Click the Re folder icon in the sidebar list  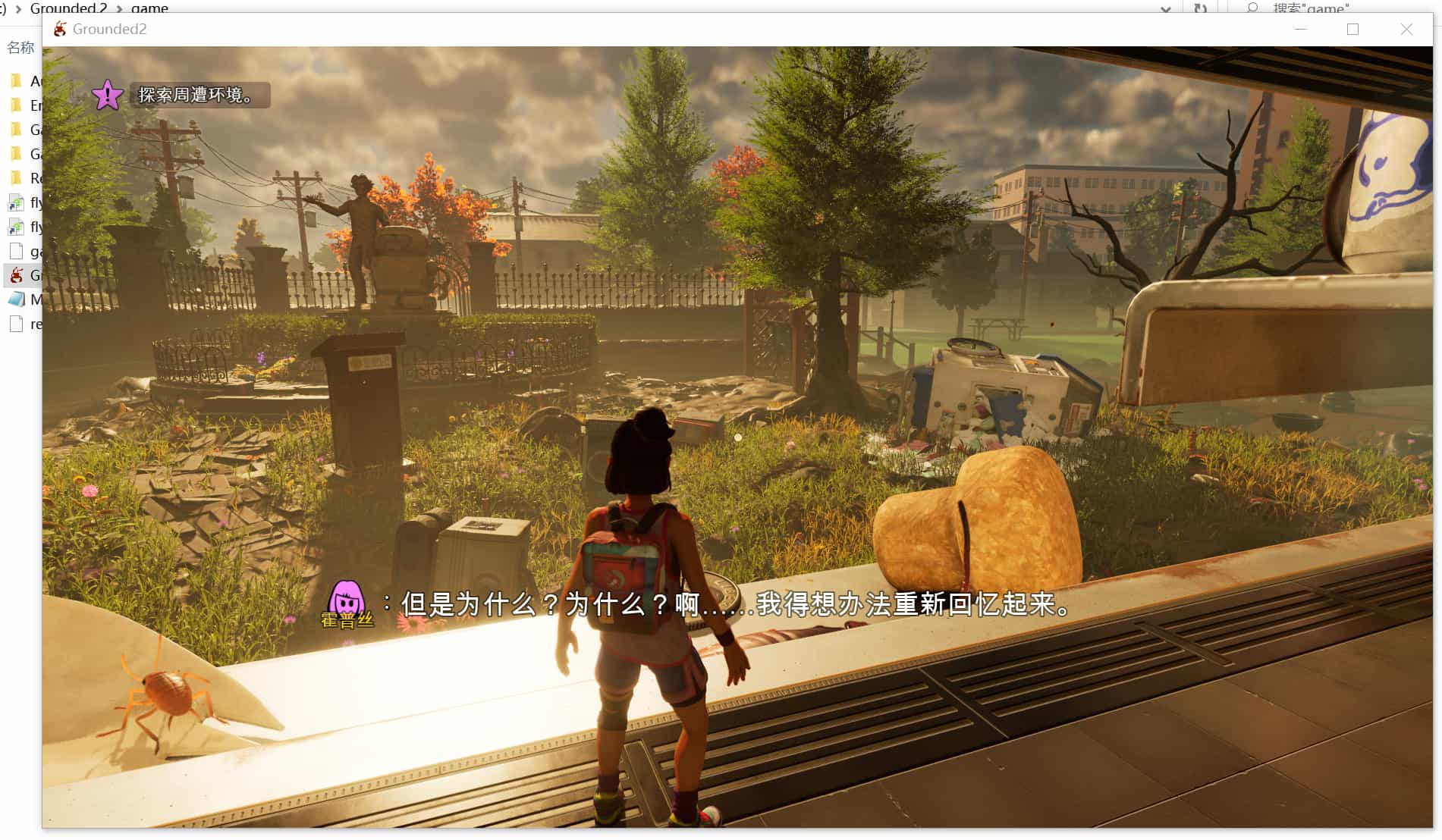(x=16, y=178)
